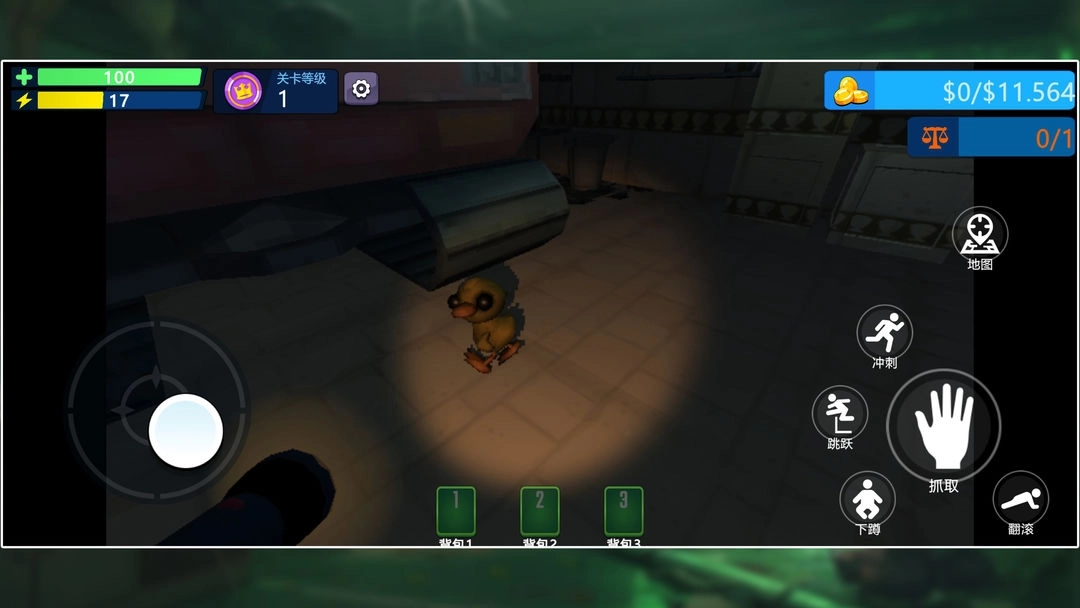Tap the grab hand (抓取) button
Screen dimensions: 1080x608
pyautogui.click(x=943, y=425)
